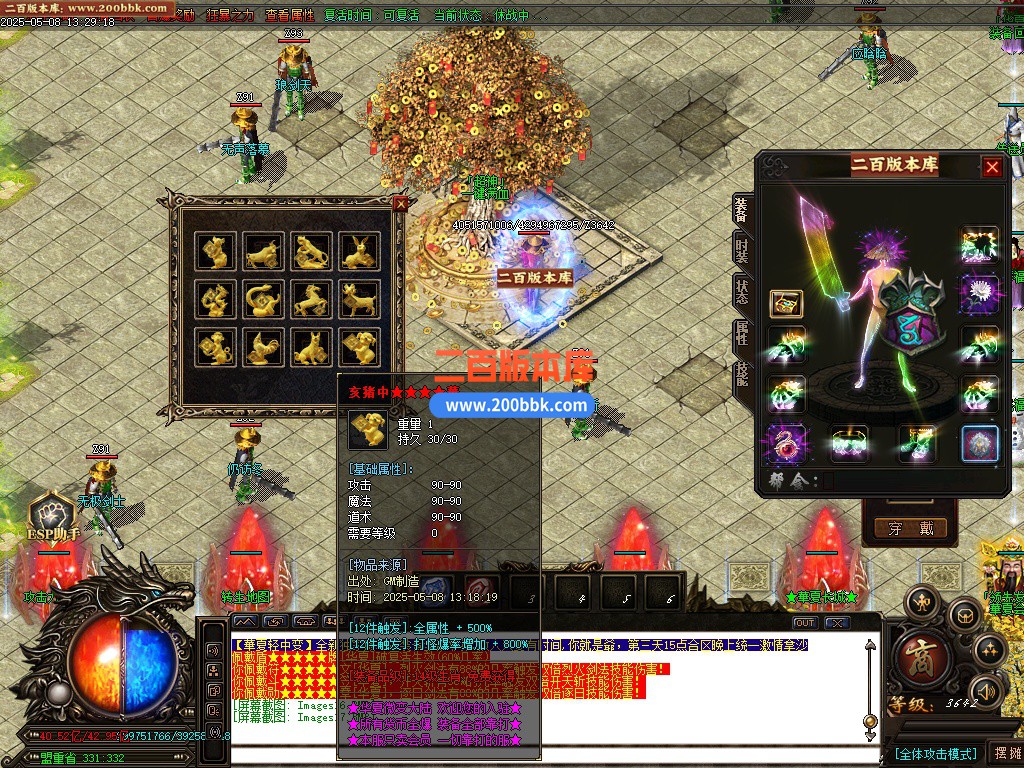Toggle the 全体攻击模式 attack mode

(935, 753)
